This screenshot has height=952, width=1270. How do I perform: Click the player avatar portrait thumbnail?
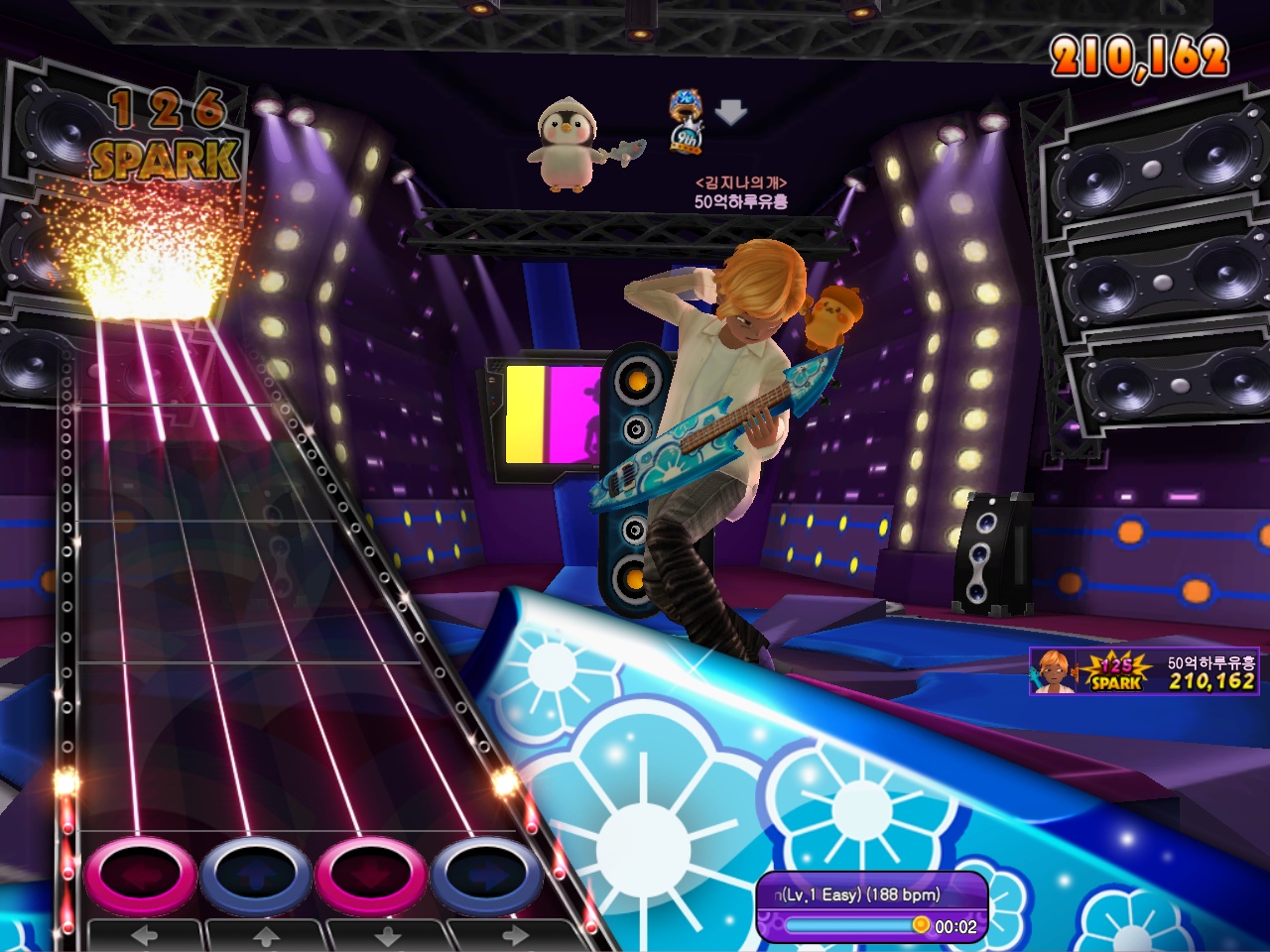point(1052,671)
